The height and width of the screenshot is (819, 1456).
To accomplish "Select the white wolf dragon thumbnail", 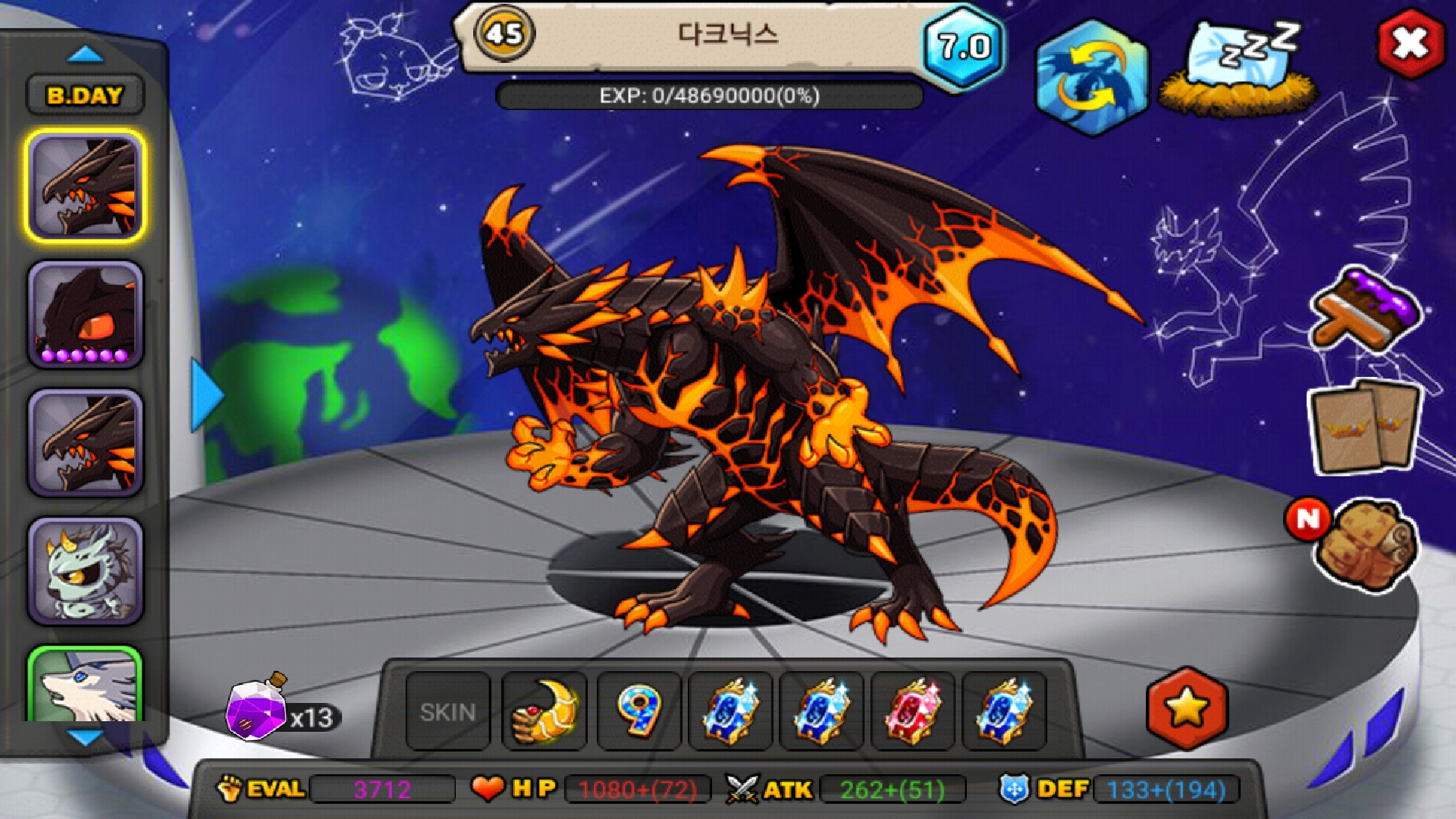I will point(86,686).
